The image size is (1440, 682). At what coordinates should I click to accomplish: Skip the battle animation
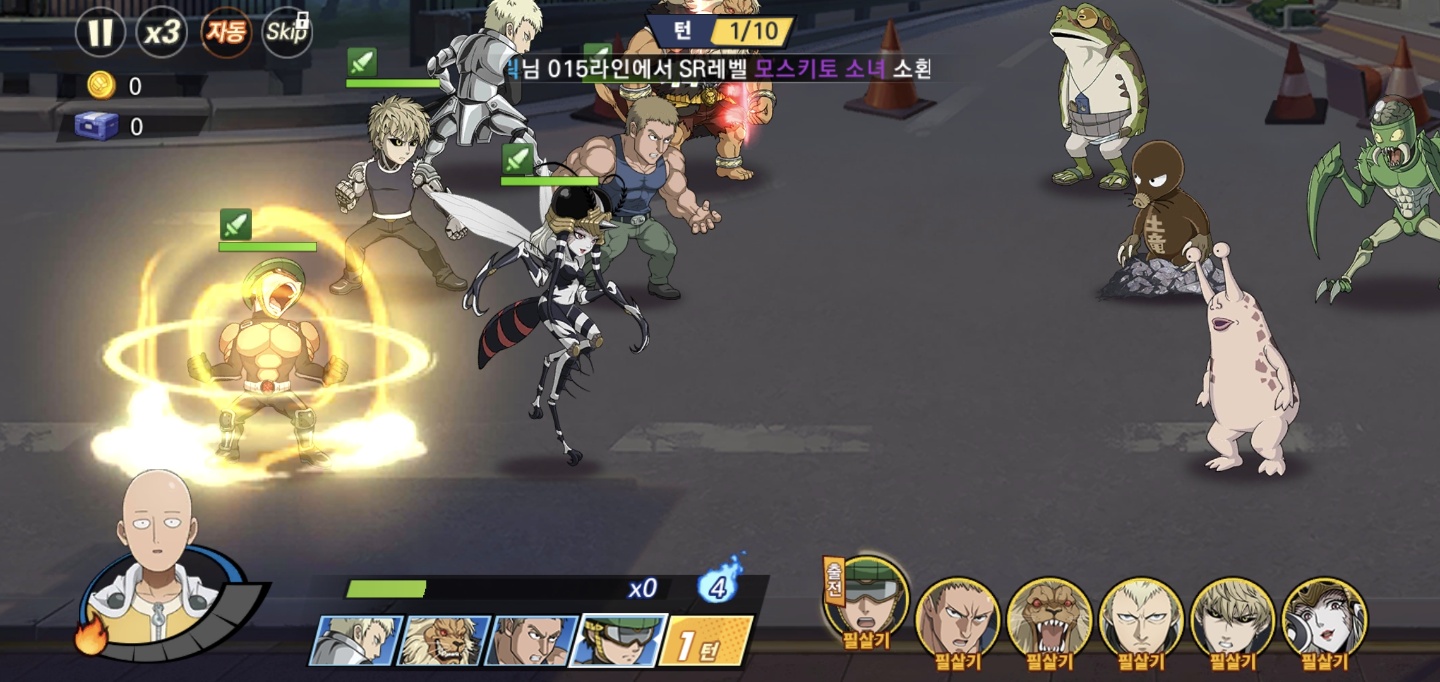(287, 33)
